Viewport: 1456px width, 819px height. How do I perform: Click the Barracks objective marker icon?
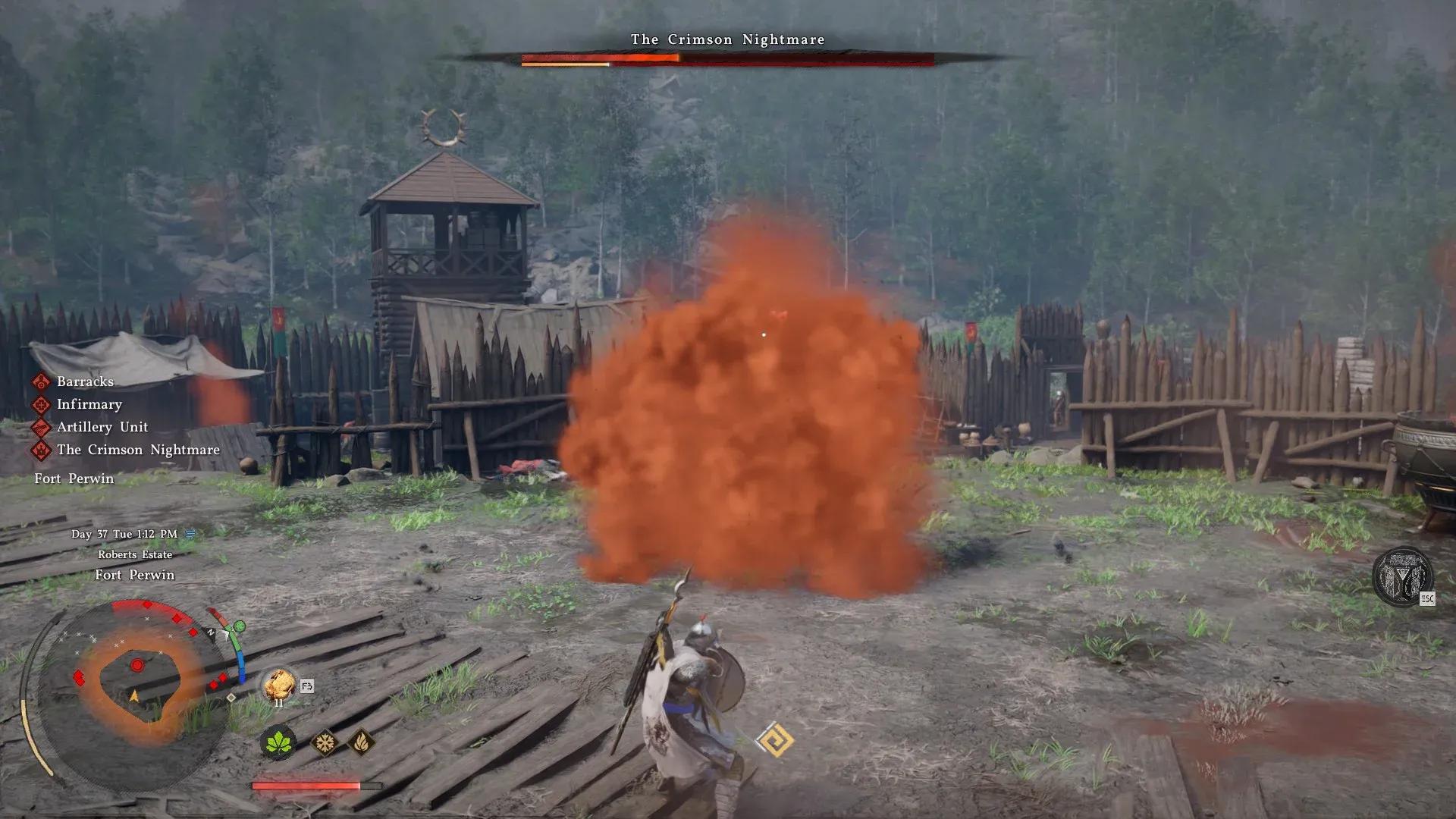(42, 381)
